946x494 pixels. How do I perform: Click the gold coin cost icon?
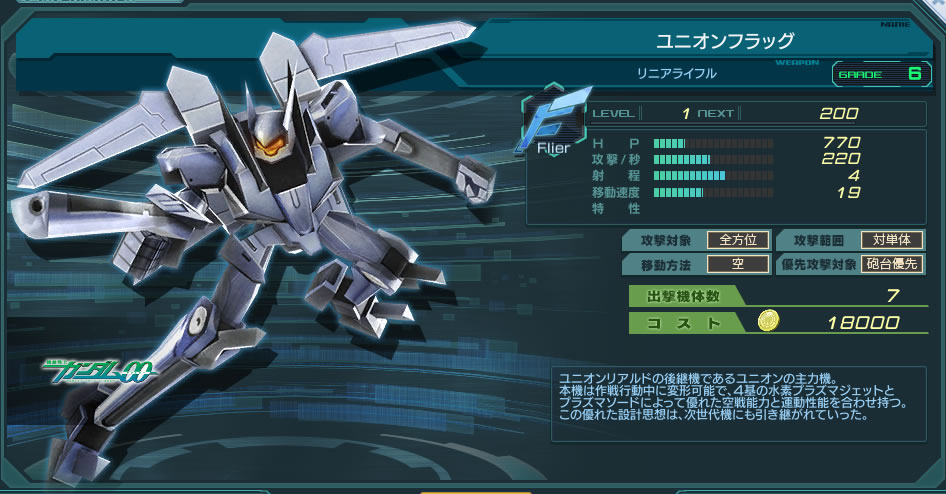pos(768,321)
